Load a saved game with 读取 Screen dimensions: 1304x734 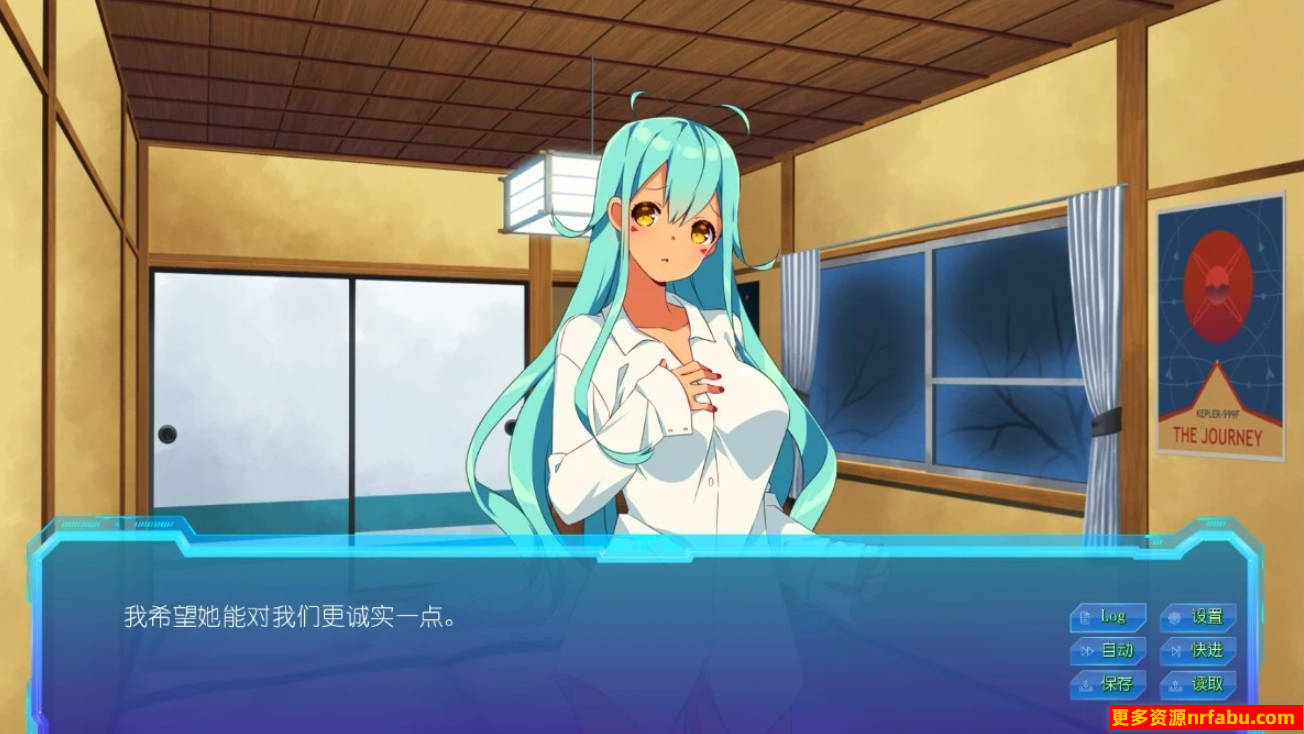(x=1202, y=685)
